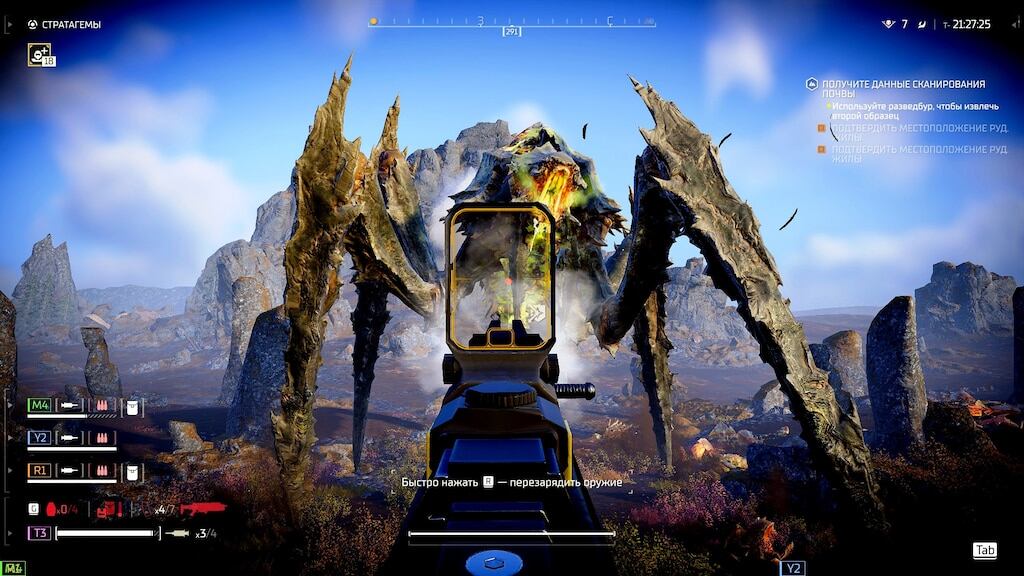Click the stim syringe icon beside T3

178,533
